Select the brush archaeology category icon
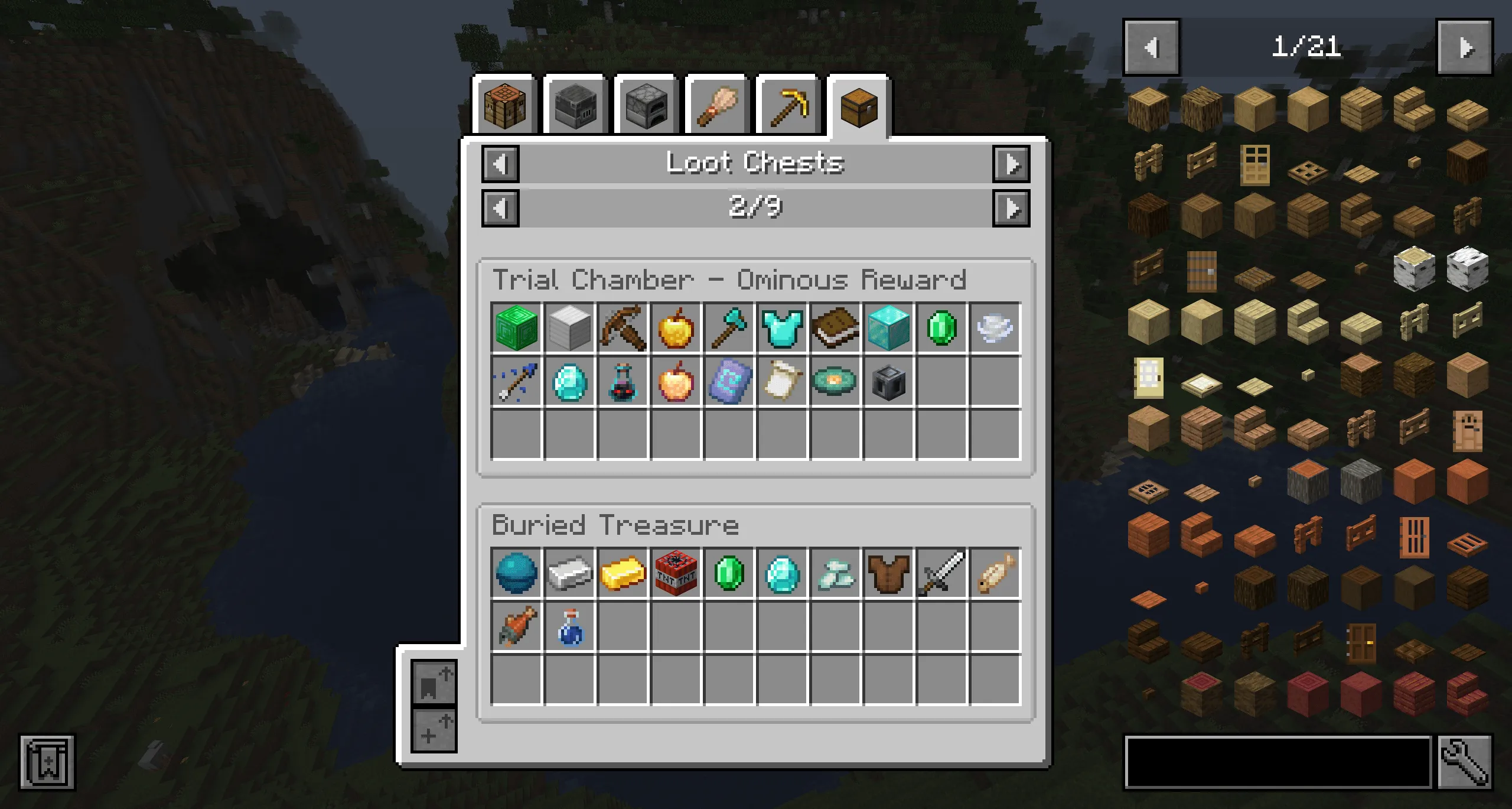The height and width of the screenshot is (809, 1512). [716, 106]
